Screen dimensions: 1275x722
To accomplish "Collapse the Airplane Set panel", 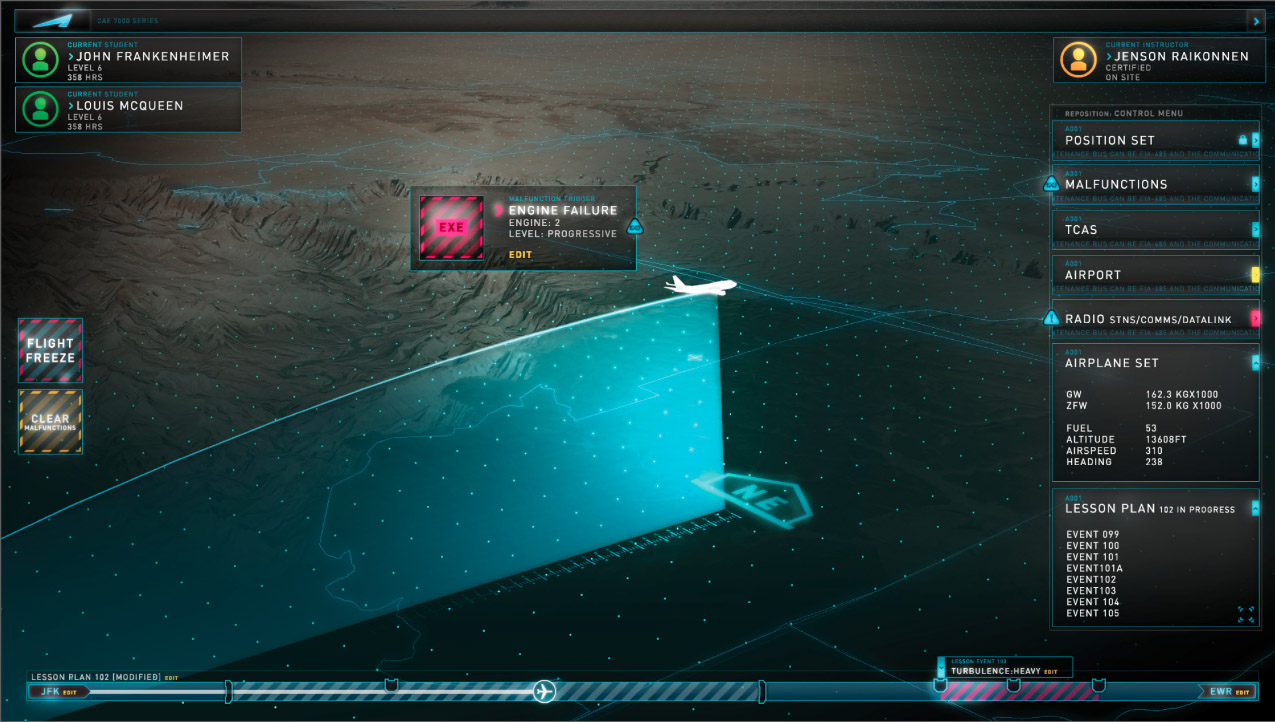I will [1255, 362].
